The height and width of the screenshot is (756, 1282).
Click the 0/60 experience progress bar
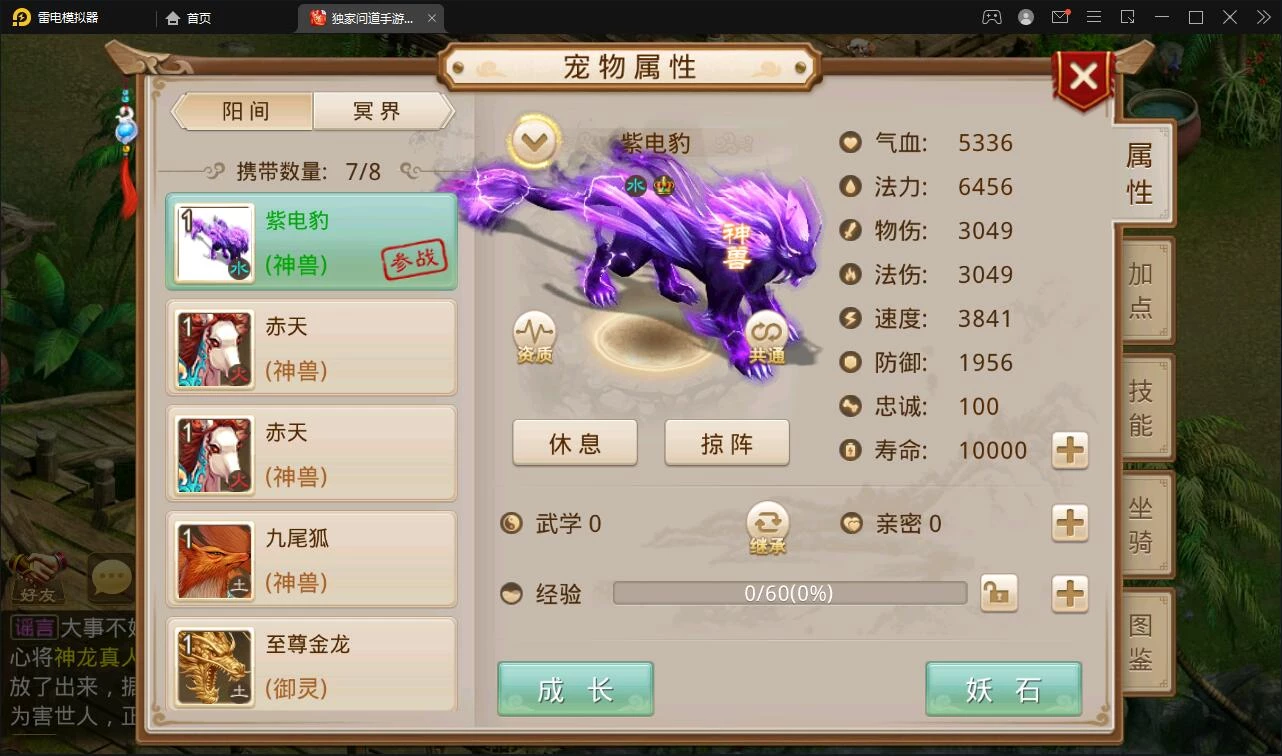pyautogui.click(x=790, y=593)
